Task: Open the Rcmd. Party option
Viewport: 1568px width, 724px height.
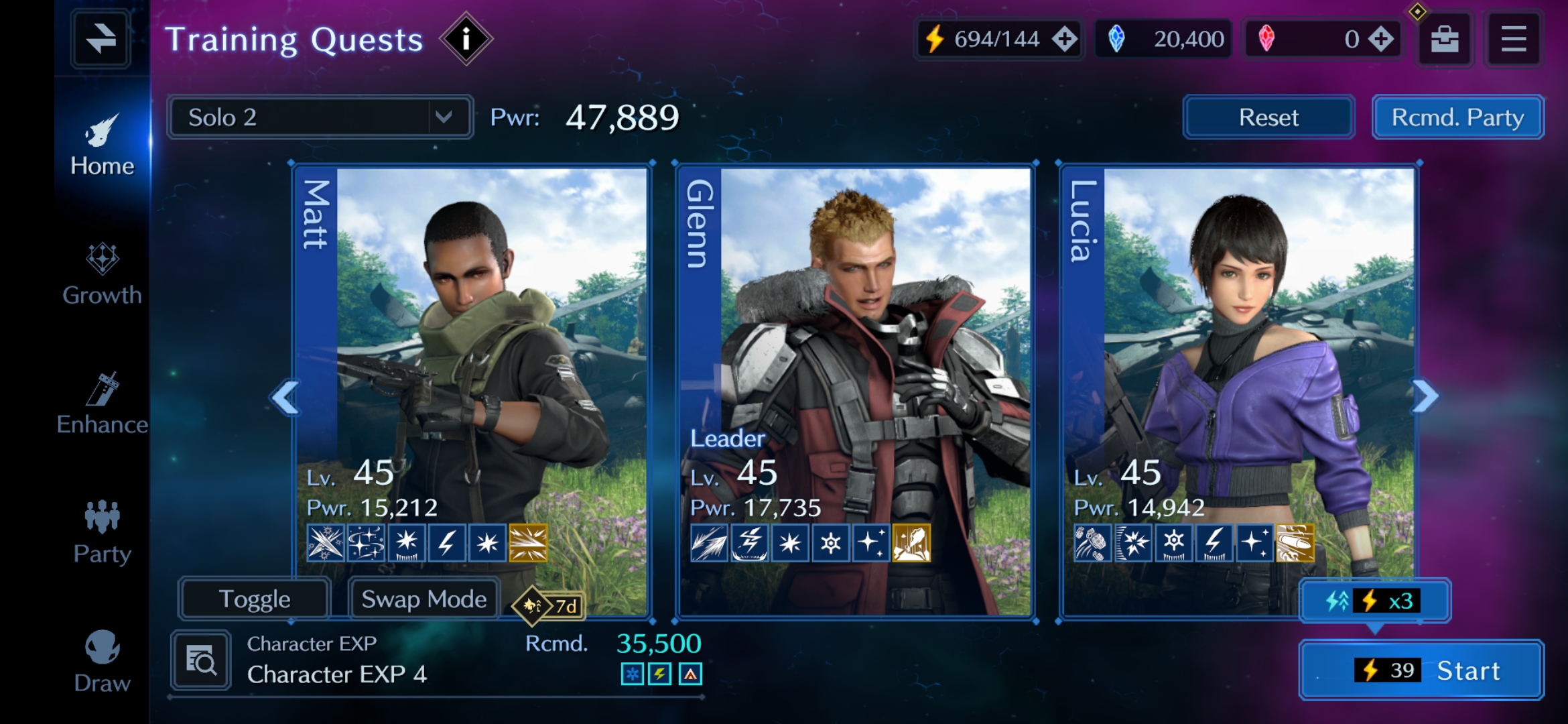Action: (1457, 117)
